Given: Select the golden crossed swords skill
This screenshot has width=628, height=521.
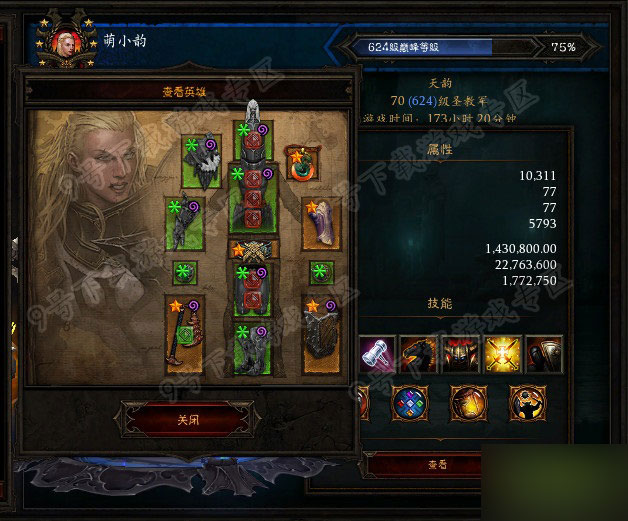Looking at the screenshot, I should [x=502, y=355].
